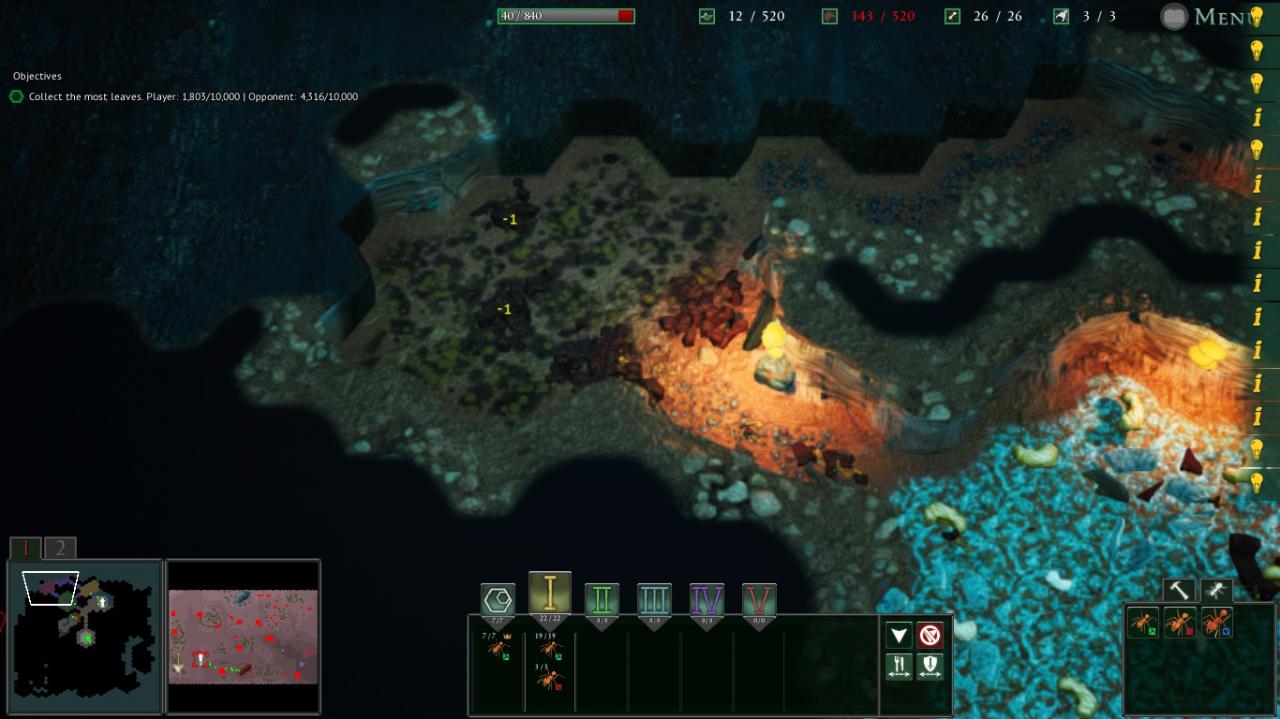Toggle the red prohibition command button
1280x719 pixels.
pos(930,635)
